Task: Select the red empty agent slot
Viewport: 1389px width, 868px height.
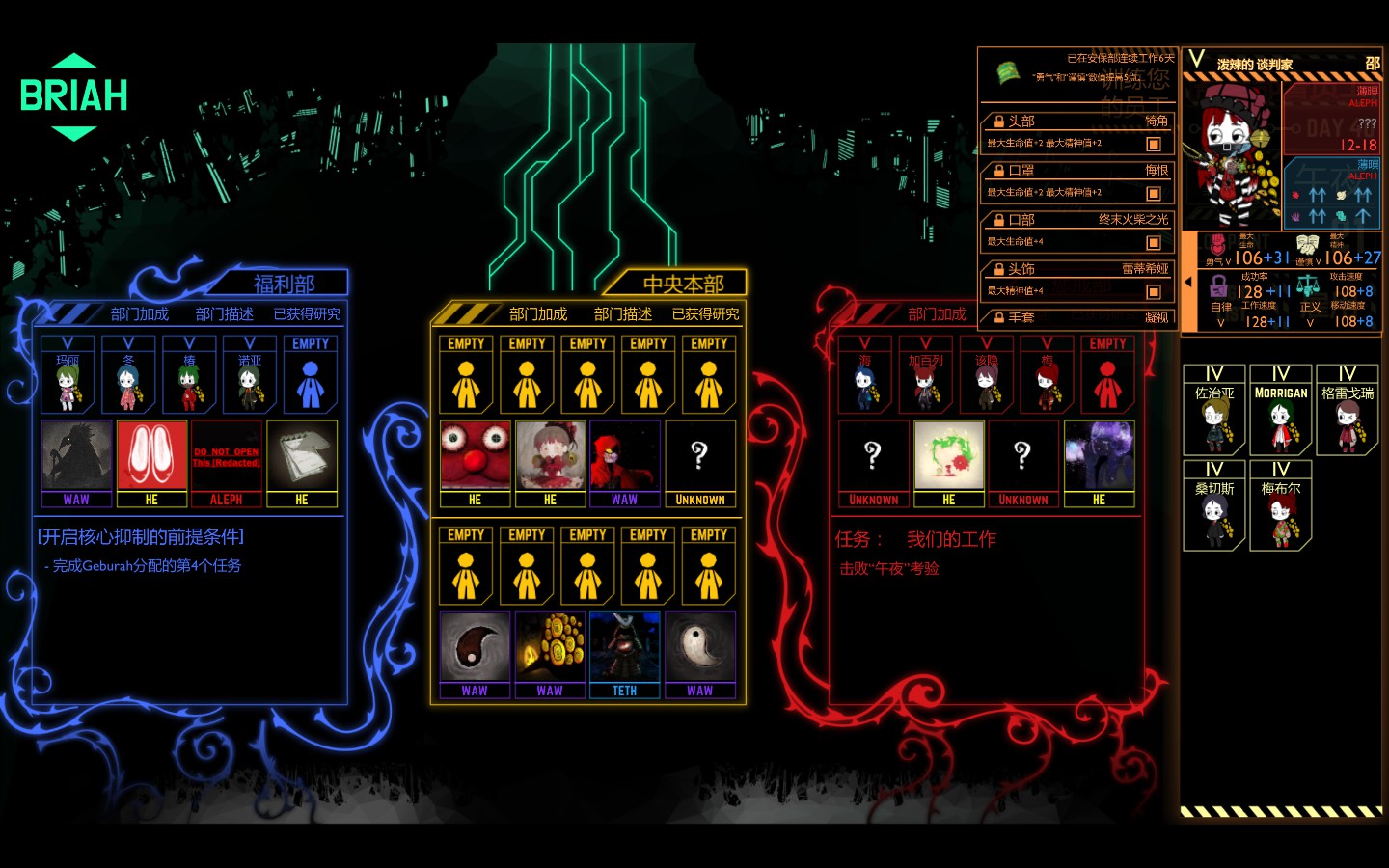Action: pyautogui.click(x=1107, y=374)
